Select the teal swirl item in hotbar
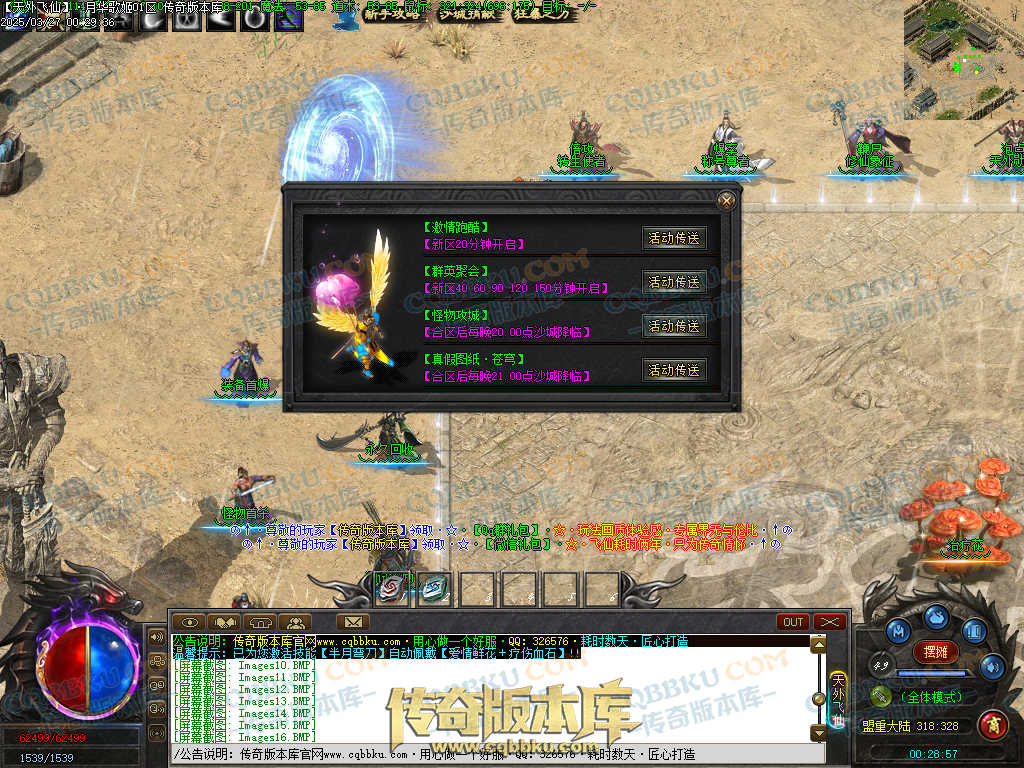The image size is (1024, 768). (x=434, y=588)
